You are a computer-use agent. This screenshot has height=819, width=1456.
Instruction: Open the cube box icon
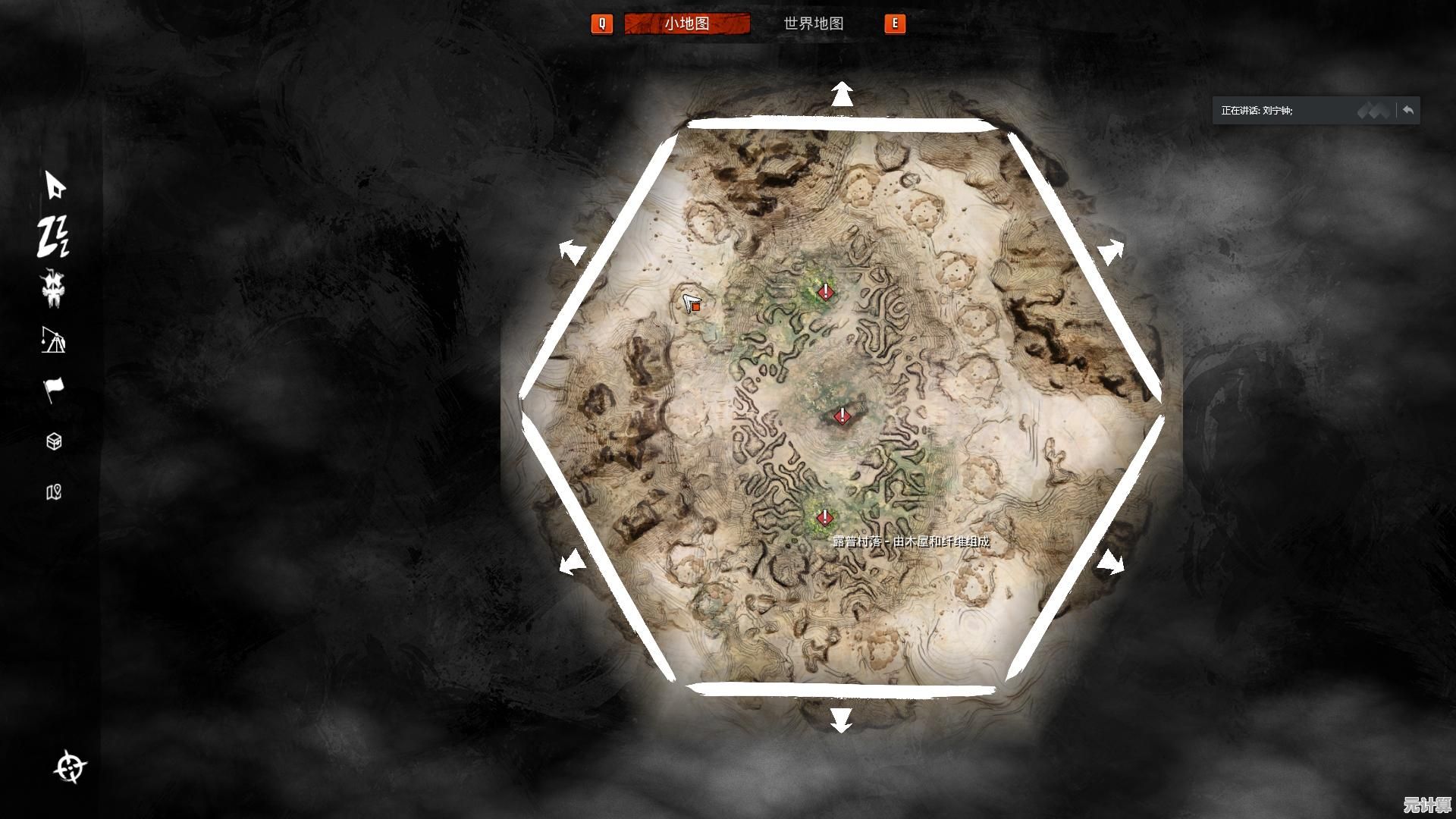54,441
